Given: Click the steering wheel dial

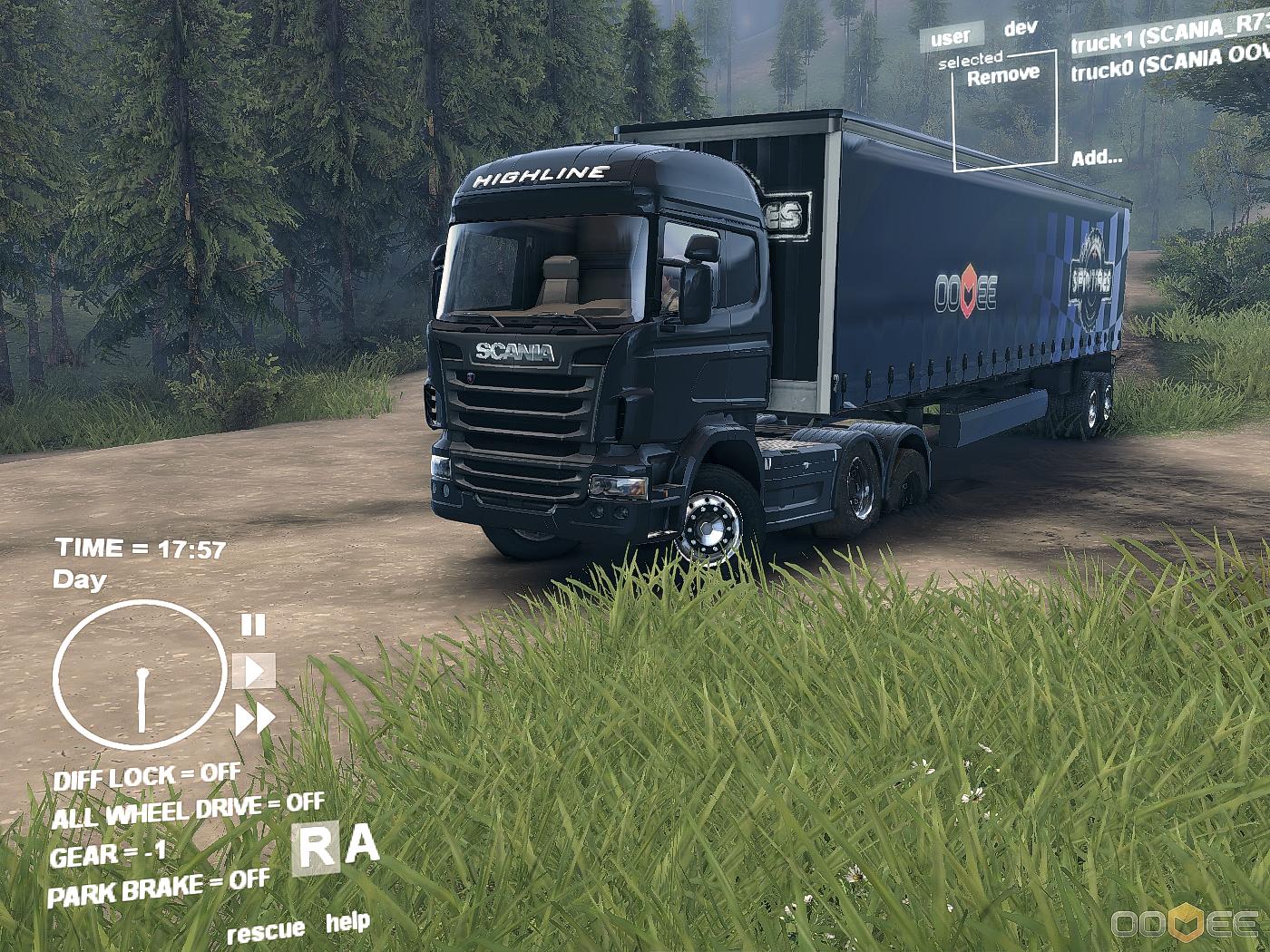Looking at the screenshot, I should point(140,674).
